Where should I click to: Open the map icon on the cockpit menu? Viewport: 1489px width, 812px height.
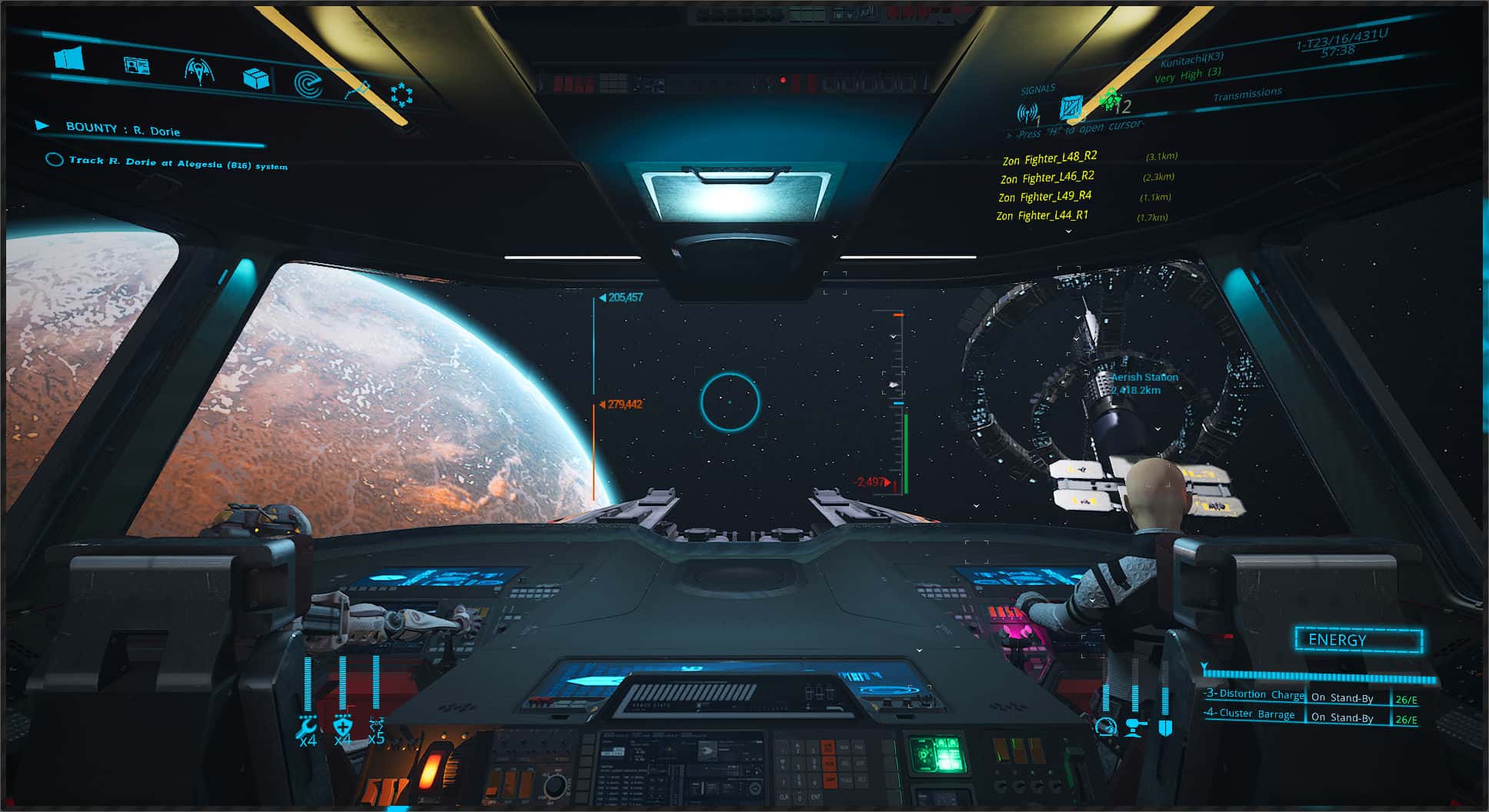(68, 58)
